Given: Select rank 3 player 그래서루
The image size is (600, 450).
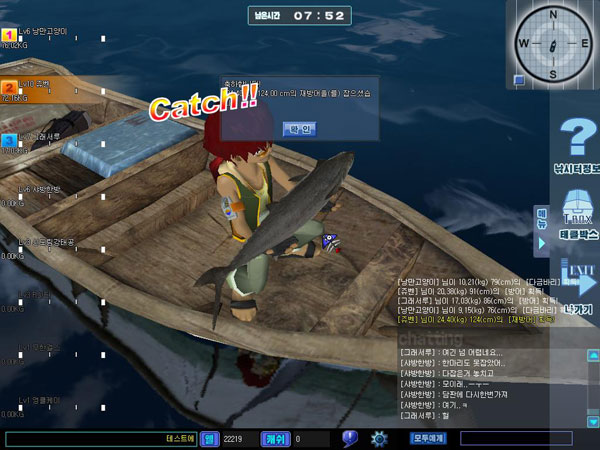Looking at the screenshot, I should pos(40,139).
